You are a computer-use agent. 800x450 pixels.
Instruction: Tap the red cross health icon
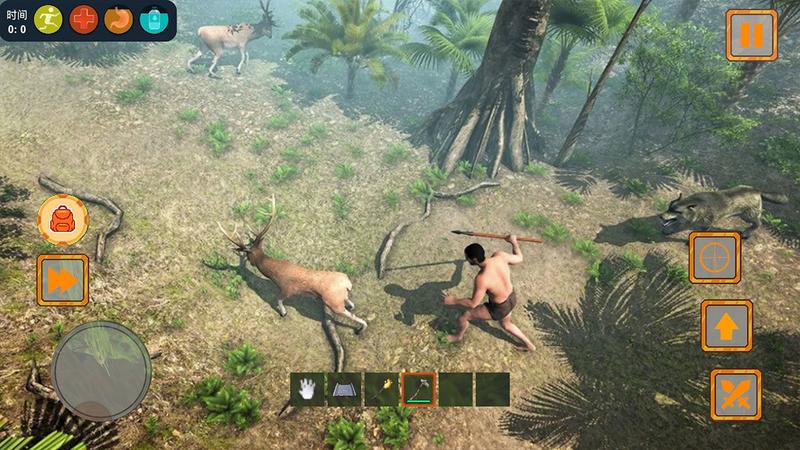[84, 19]
